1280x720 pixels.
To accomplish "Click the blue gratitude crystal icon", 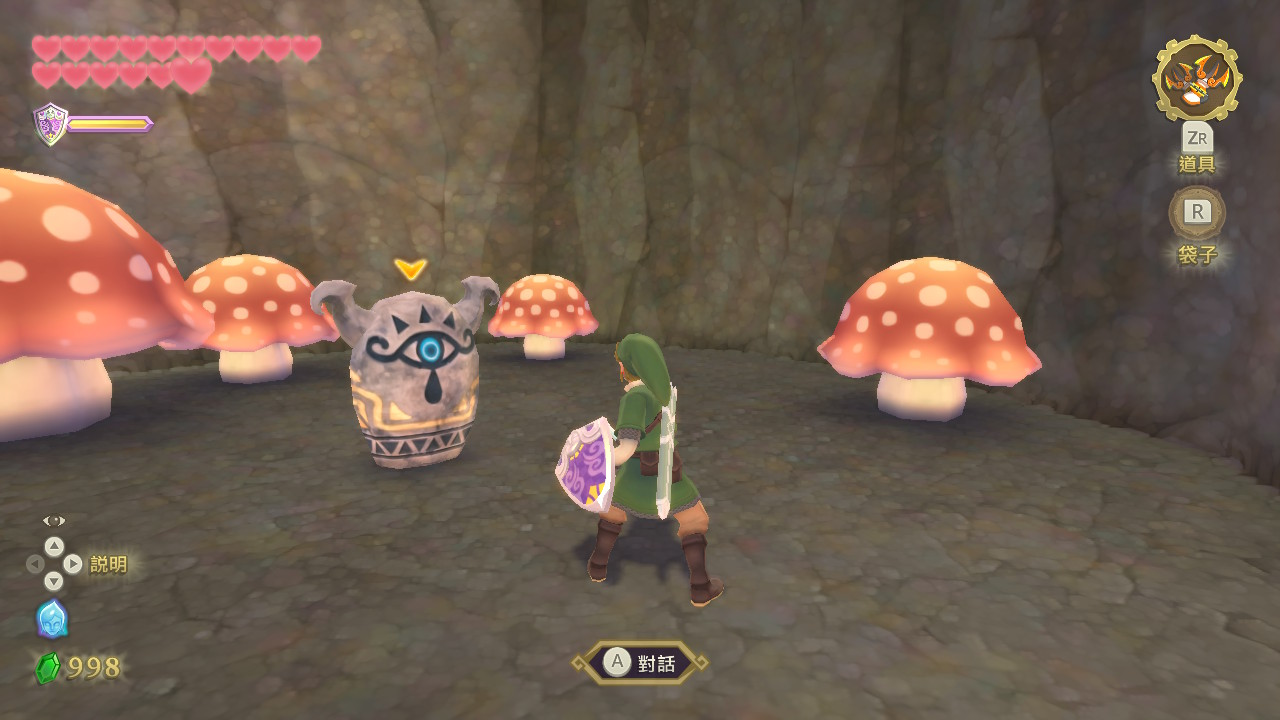I will 55,621.
